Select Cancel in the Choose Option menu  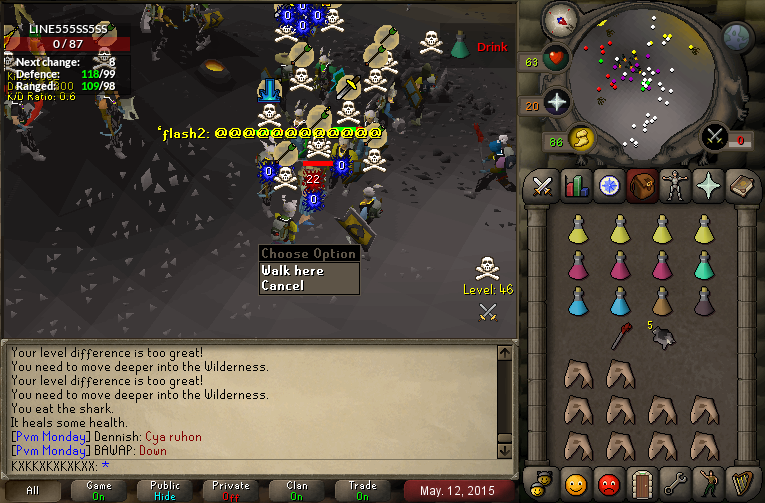tap(282, 286)
